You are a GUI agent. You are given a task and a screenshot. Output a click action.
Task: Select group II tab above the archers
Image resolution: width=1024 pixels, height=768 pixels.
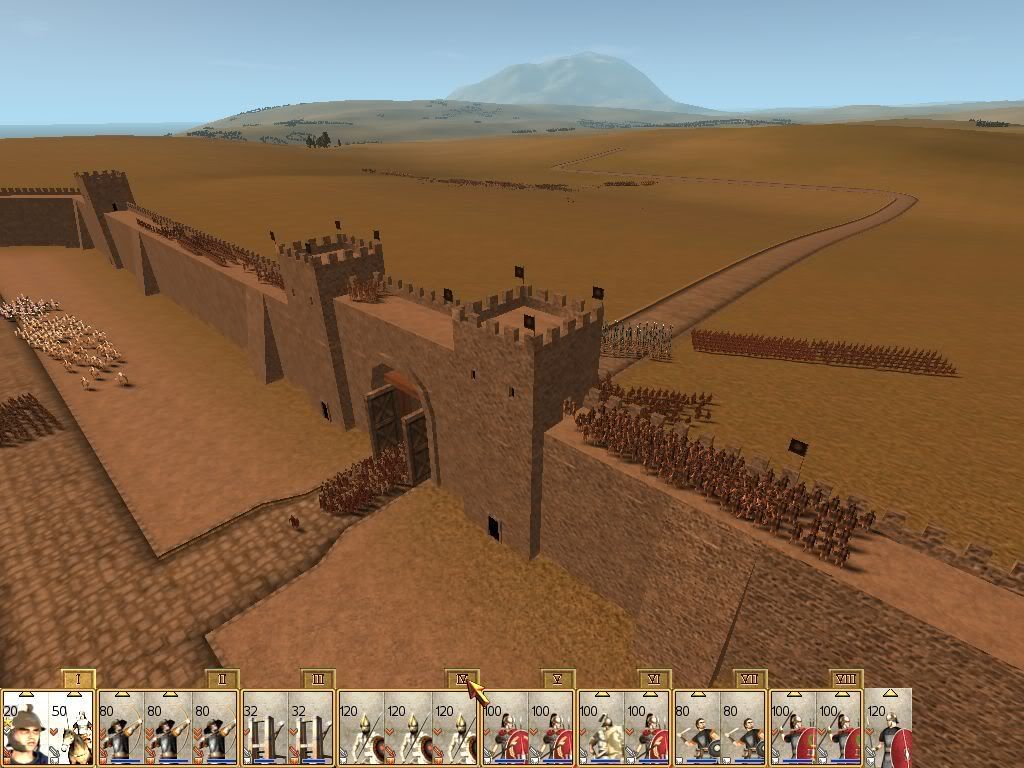[x=221, y=680]
